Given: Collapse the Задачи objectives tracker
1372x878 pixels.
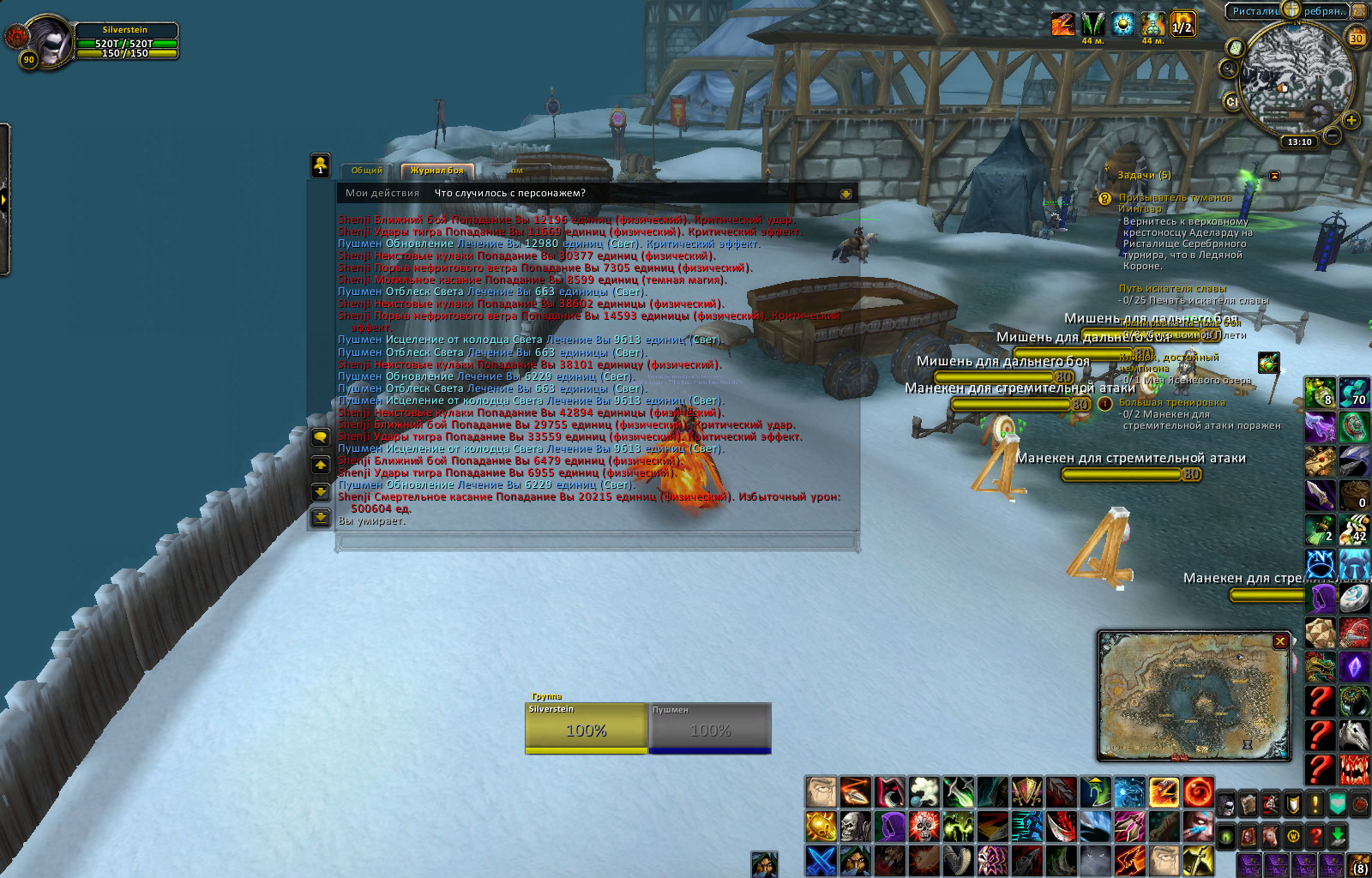Looking at the screenshot, I should pos(1275,175).
